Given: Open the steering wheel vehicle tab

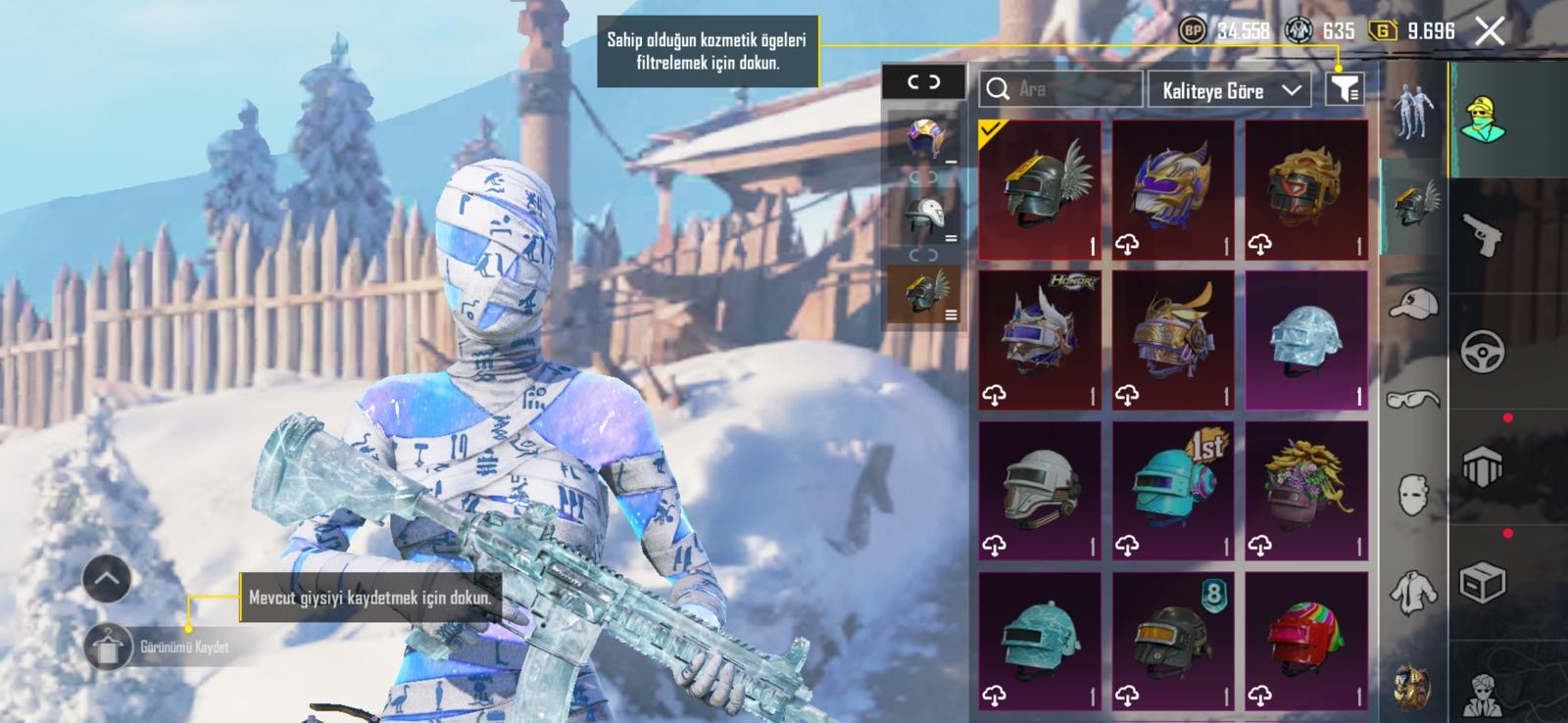Looking at the screenshot, I should pyautogui.click(x=1483, y=351).
